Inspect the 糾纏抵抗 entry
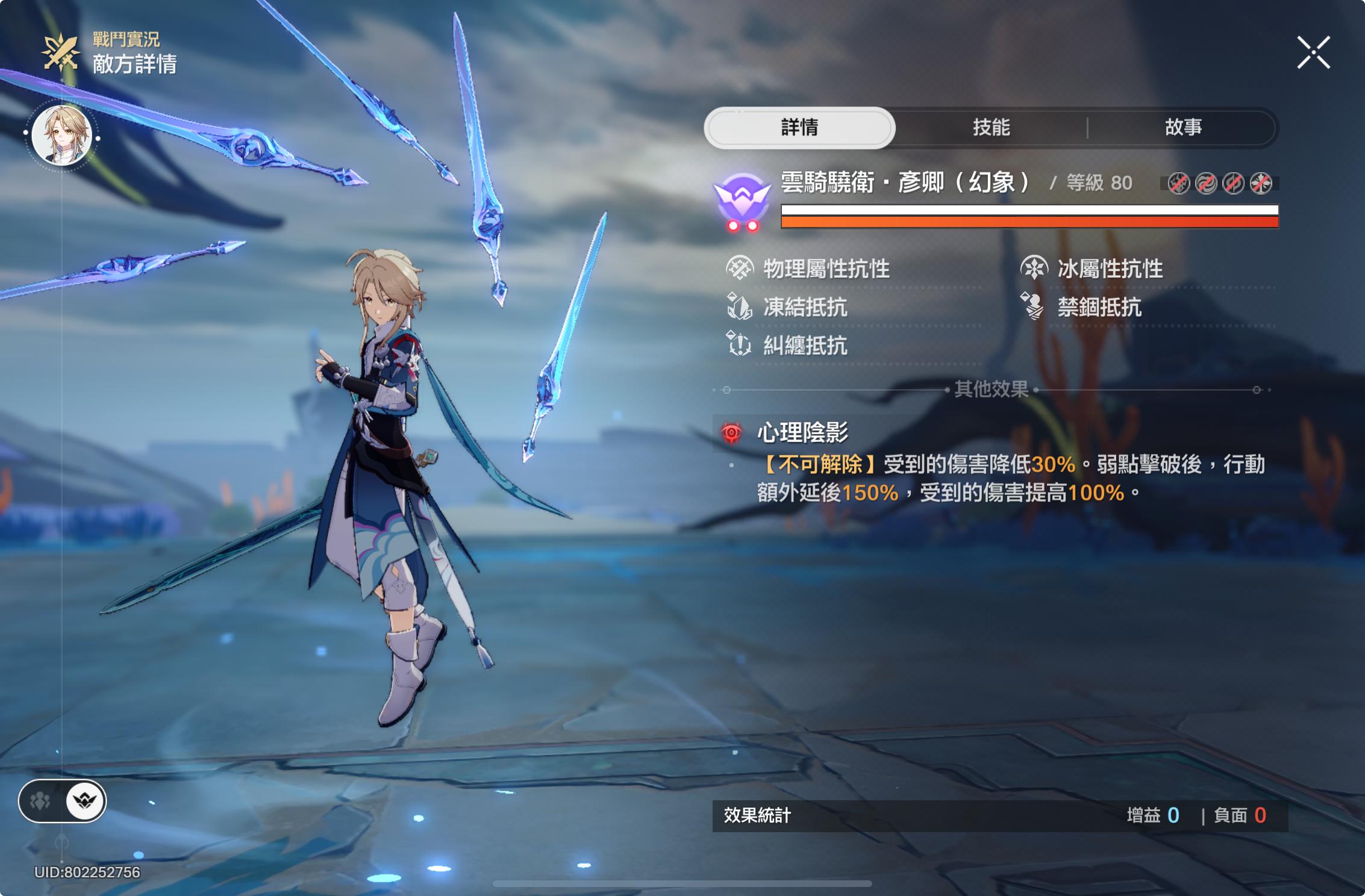This screenshot has width=1365, height=896. point(805,346)
